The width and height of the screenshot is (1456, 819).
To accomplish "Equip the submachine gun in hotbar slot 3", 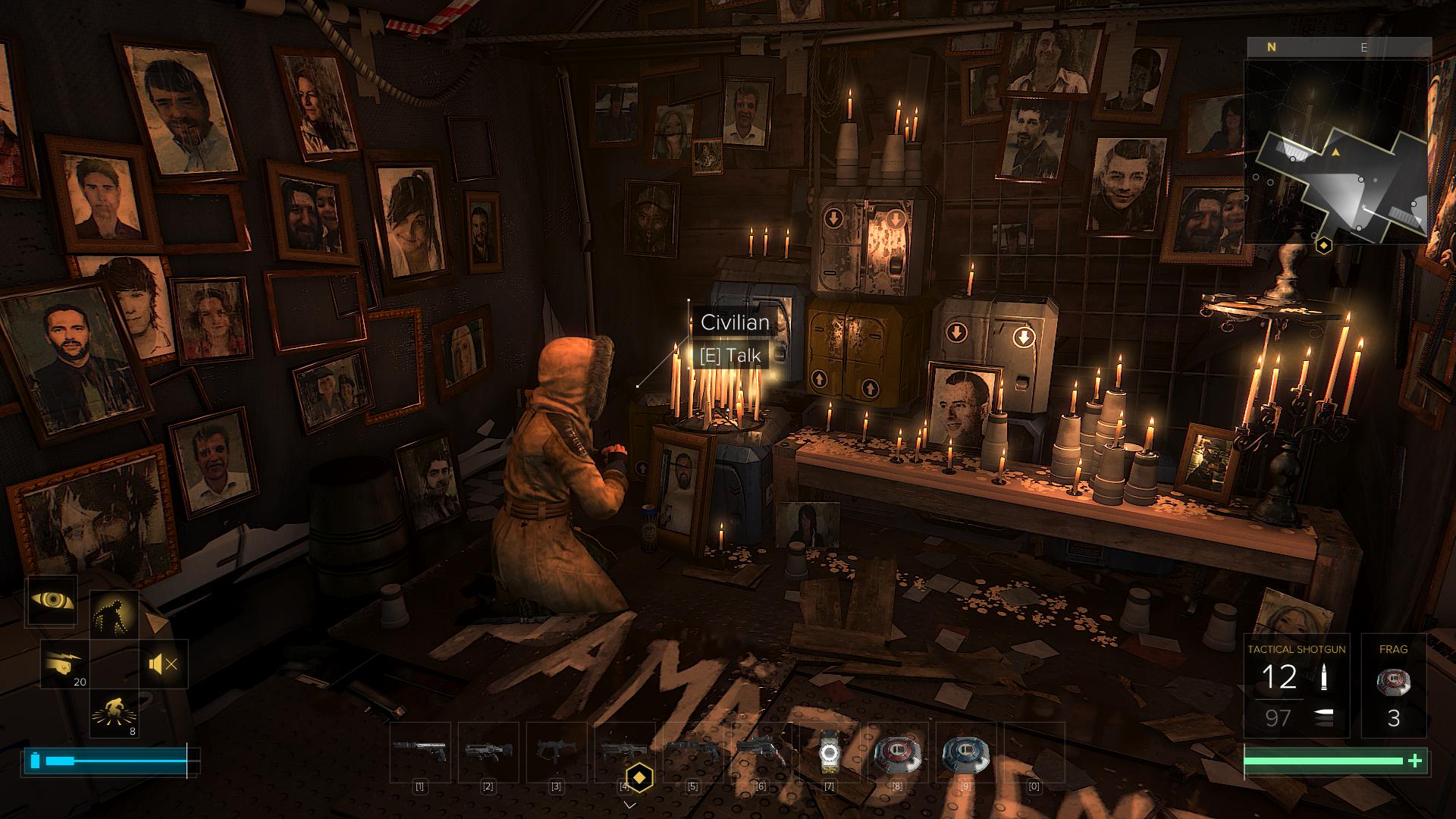I will pos(556,752).
